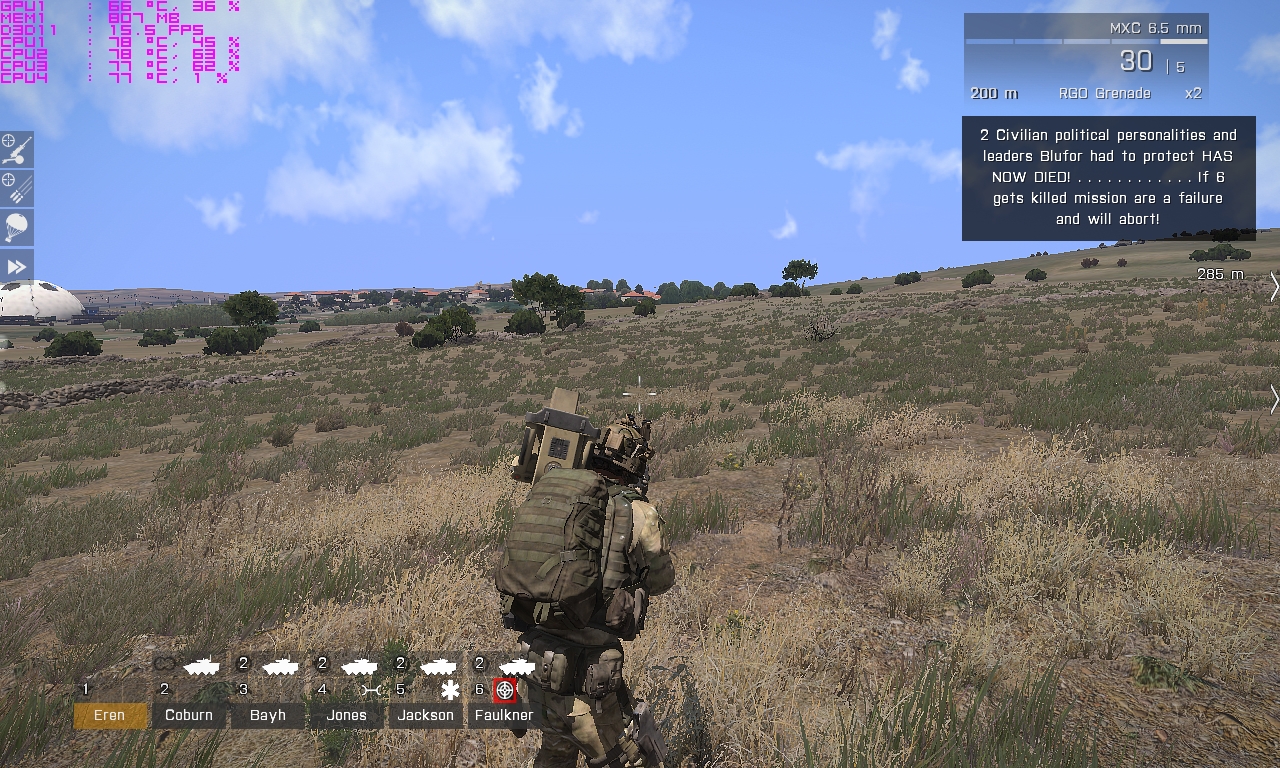This screenshot has width=1280, height=768.
Task: Click Faulkner's red target status icon
Action: (x=505, y=690)
